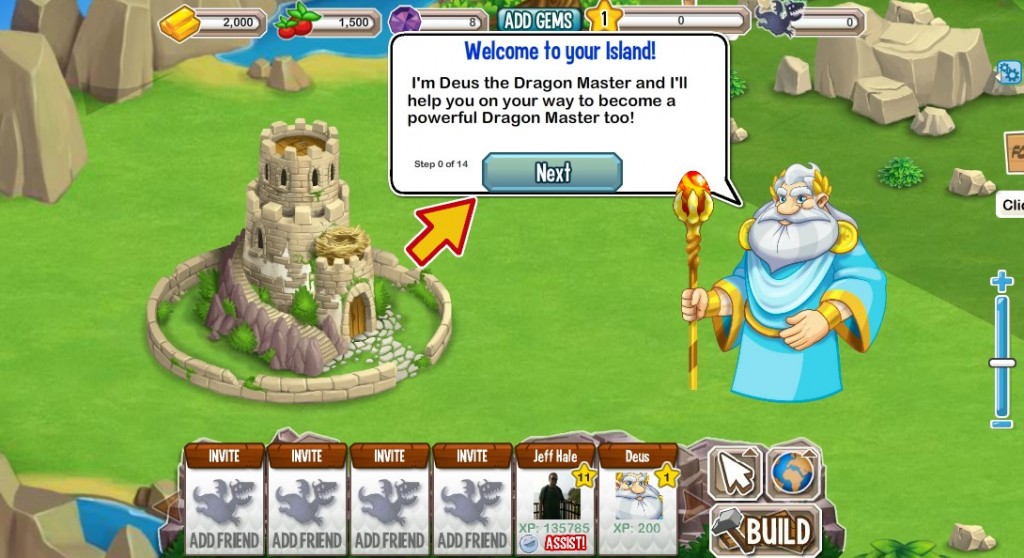Viewport: 1024px width, 558px height.
Task: Open the Add Gems shop
Action: click(x=539, y=20)
